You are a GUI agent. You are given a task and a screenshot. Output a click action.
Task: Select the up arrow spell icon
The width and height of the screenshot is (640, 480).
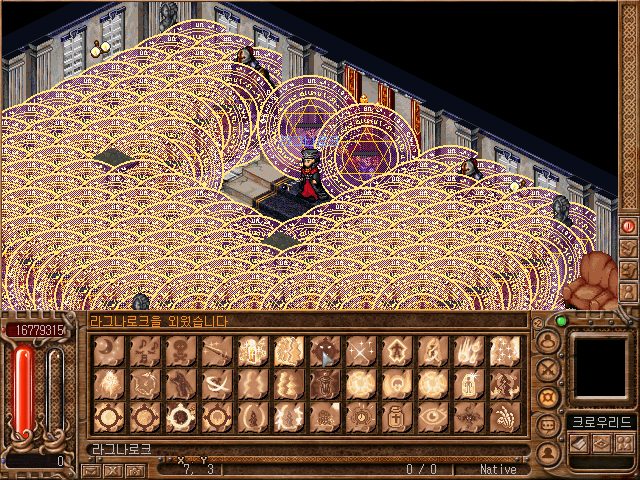coord(398,349)
